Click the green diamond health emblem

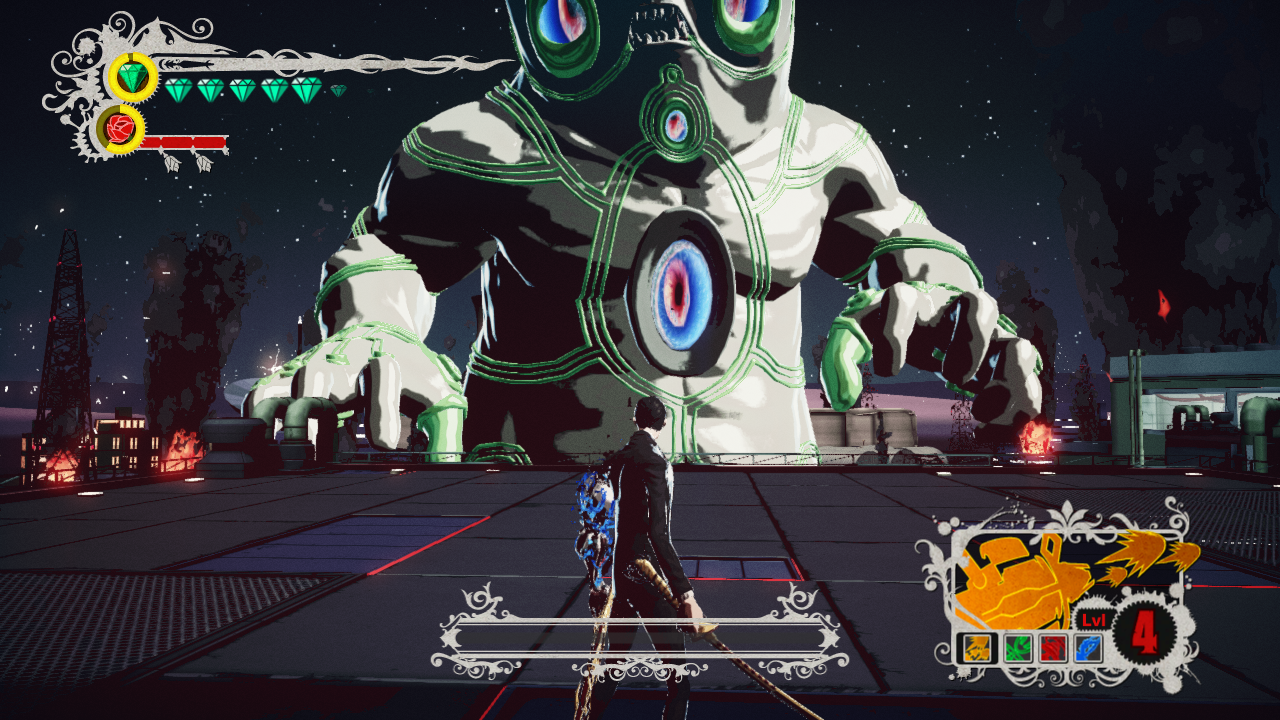132,77
